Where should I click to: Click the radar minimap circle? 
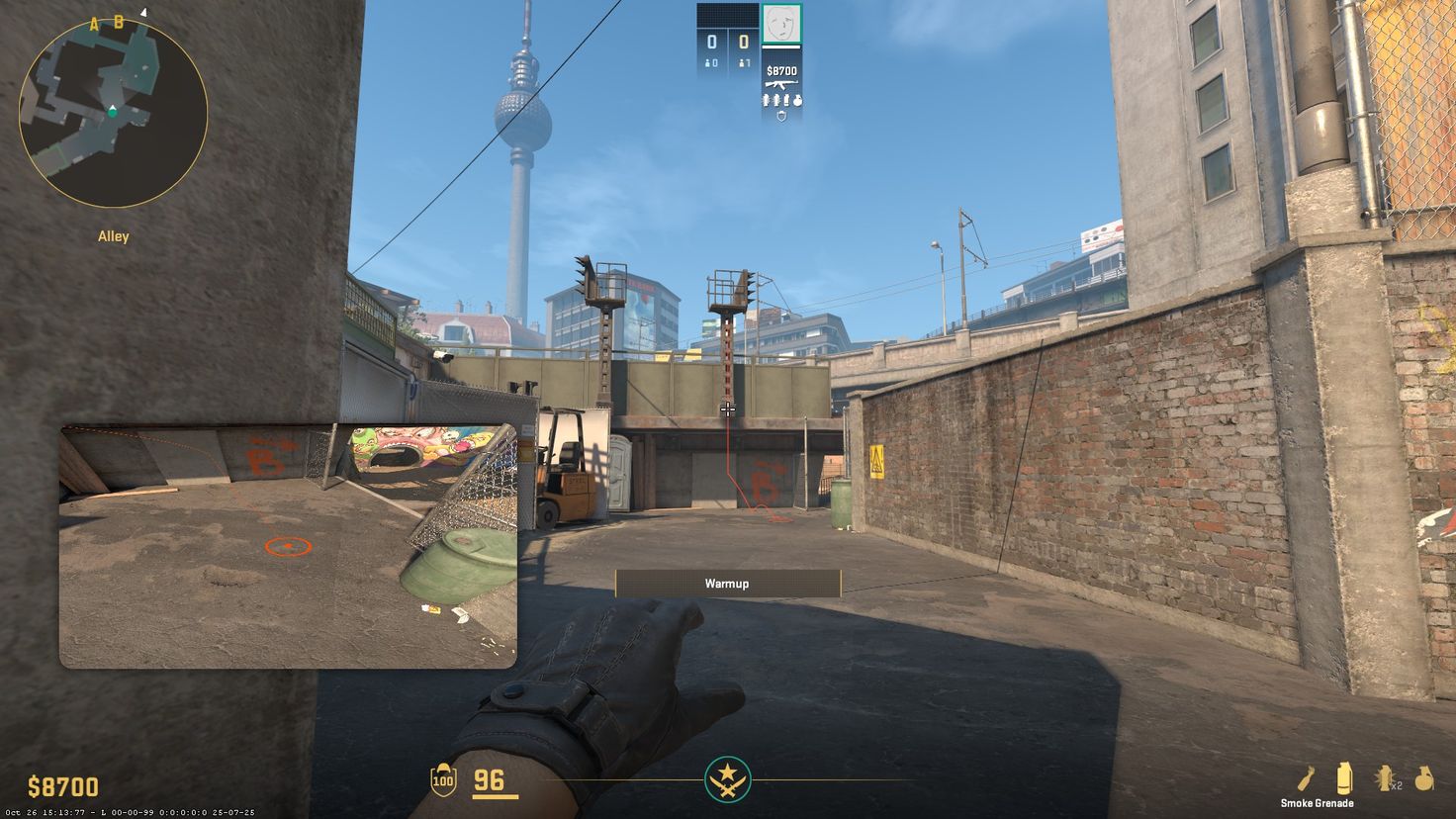click(x=113, y=115)
